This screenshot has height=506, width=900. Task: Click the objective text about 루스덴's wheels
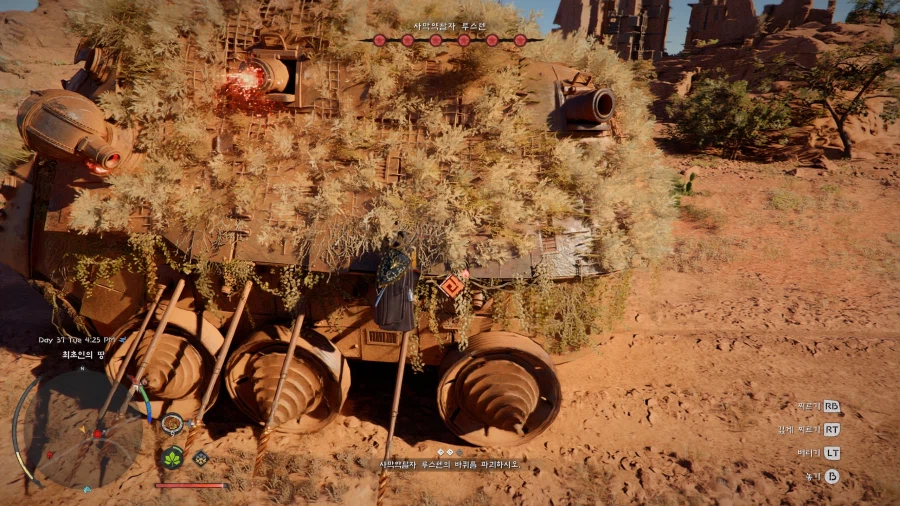coord(449,465)
